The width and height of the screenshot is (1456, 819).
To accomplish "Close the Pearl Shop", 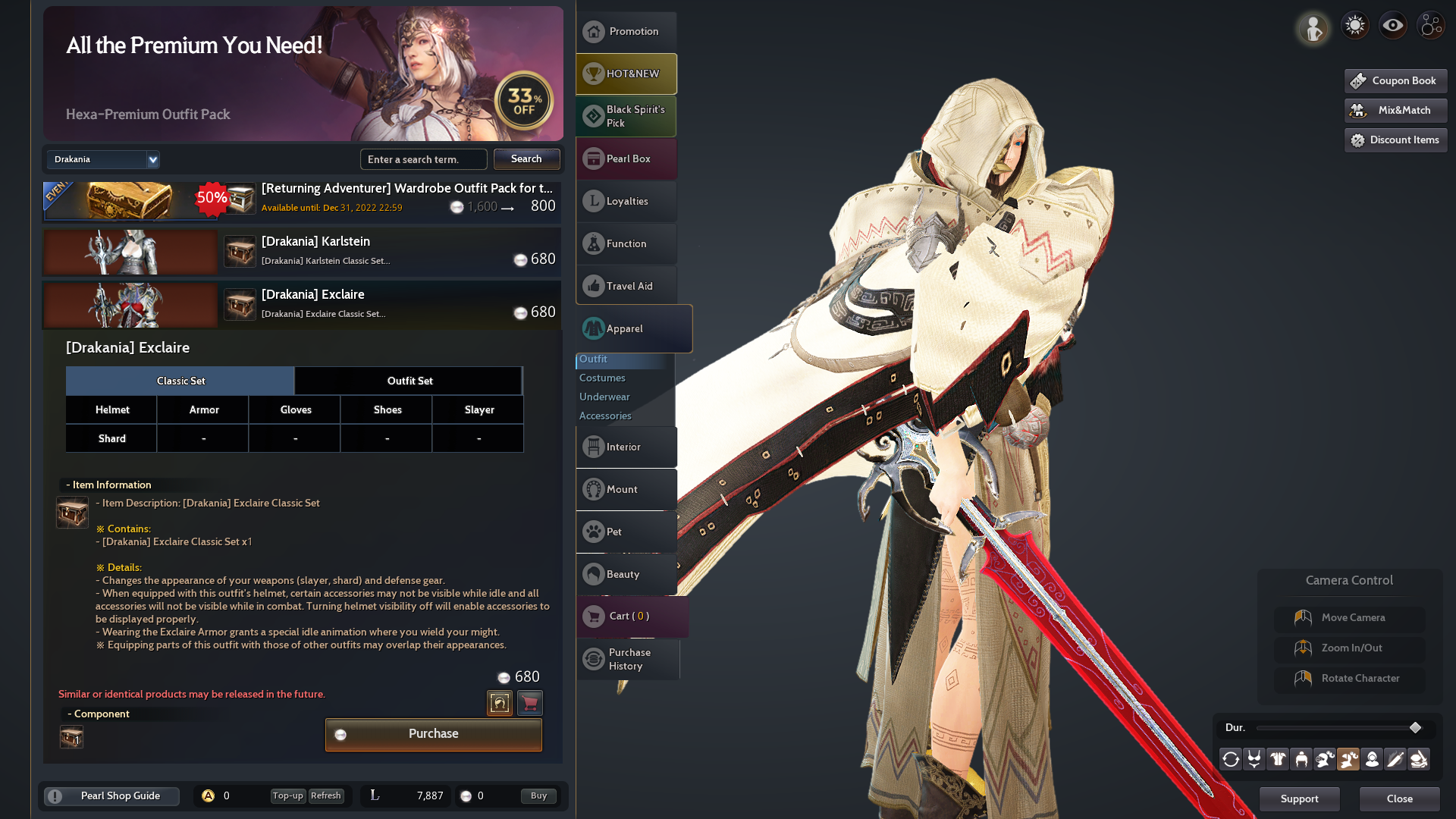I will (x=1399, y=799).
